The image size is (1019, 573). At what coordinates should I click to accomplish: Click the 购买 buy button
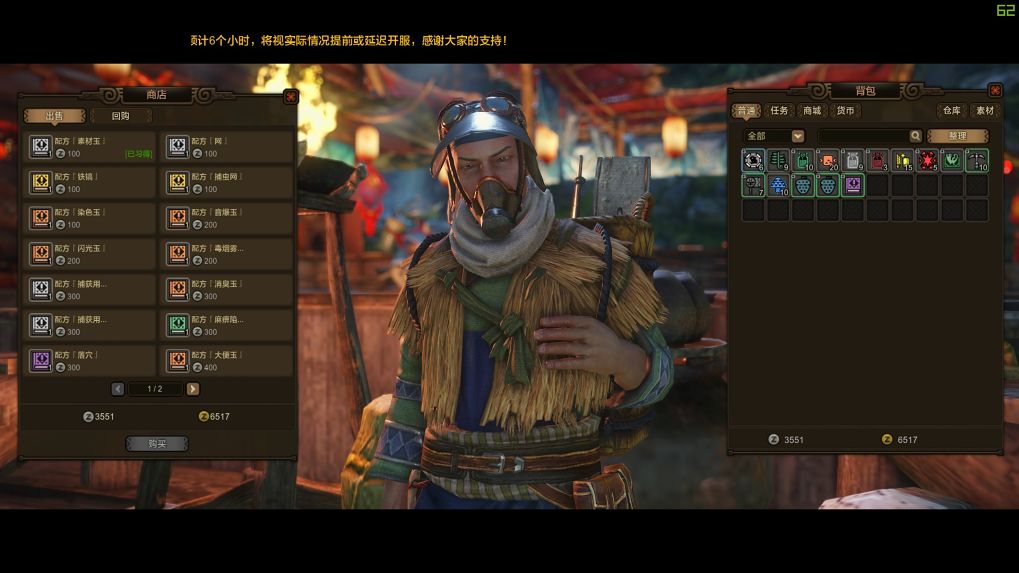(x=156, y=444)
